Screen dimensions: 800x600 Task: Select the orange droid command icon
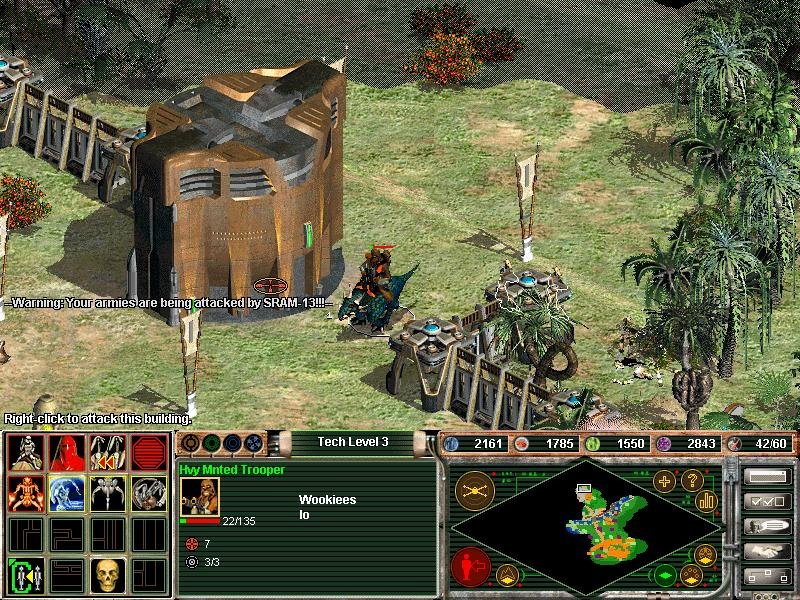point(24,493)
